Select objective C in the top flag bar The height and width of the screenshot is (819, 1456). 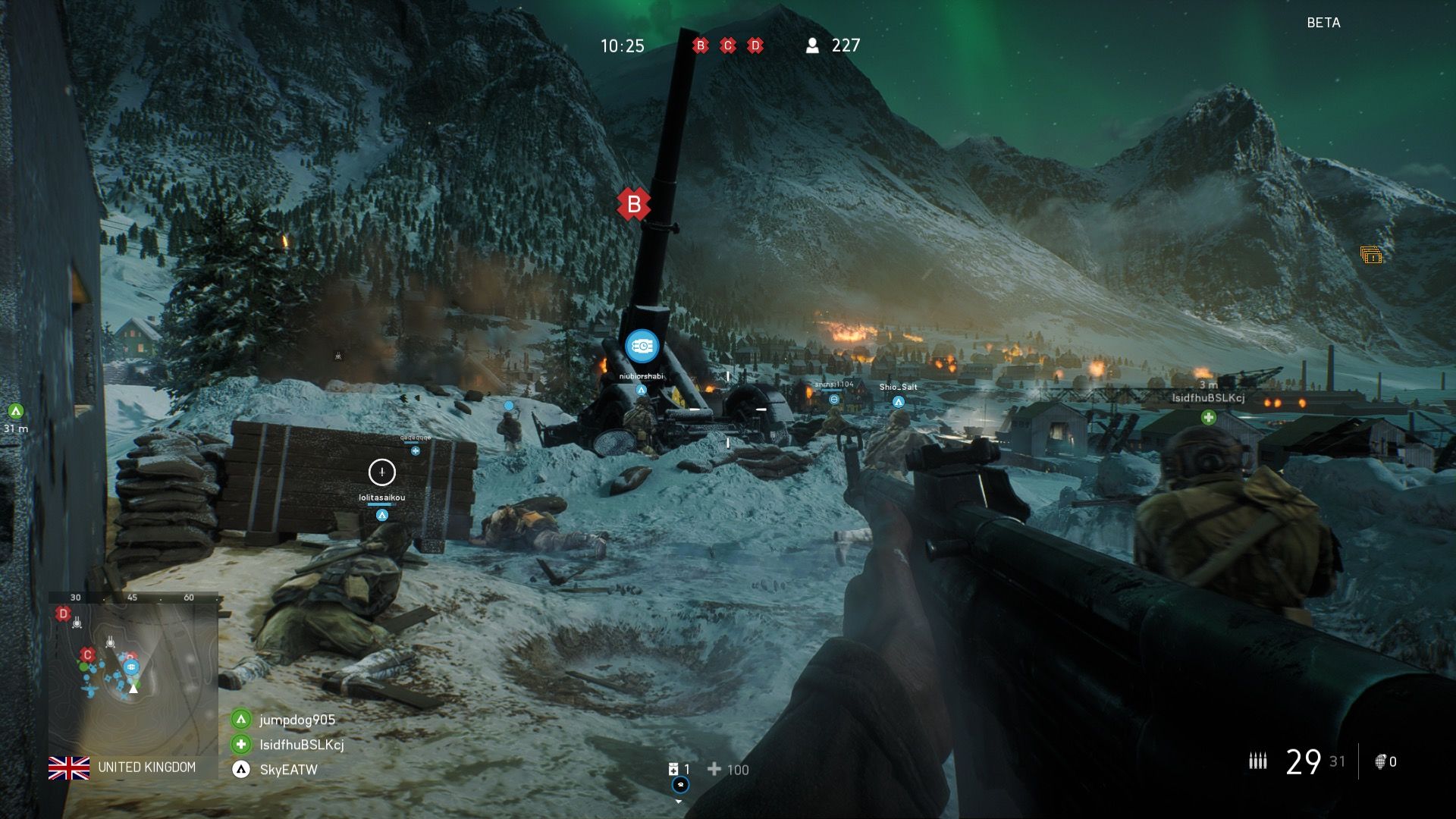pyautogui.click(x=727, y=45)
